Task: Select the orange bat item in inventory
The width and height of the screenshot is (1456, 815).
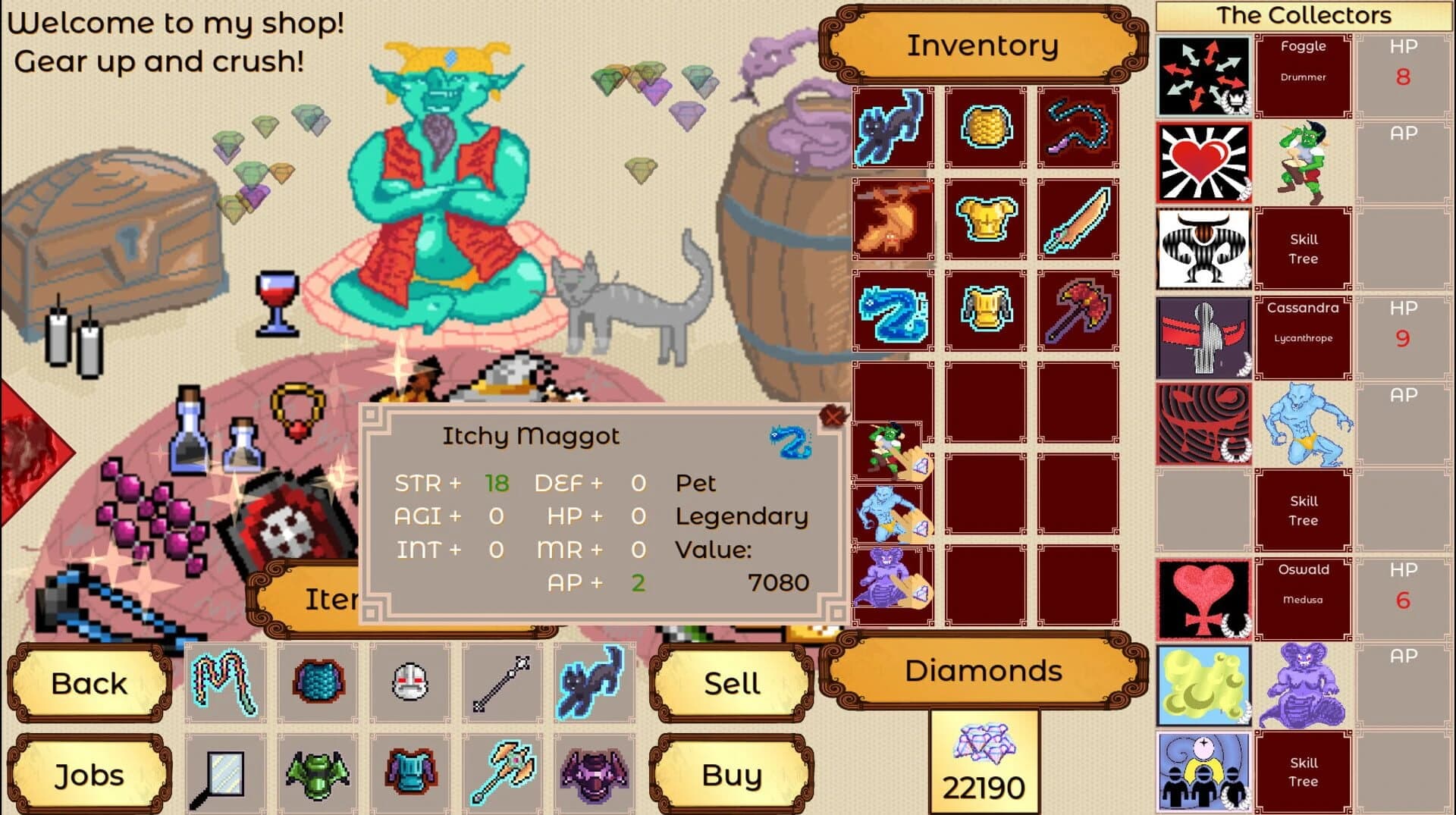Action: (893, 219)
